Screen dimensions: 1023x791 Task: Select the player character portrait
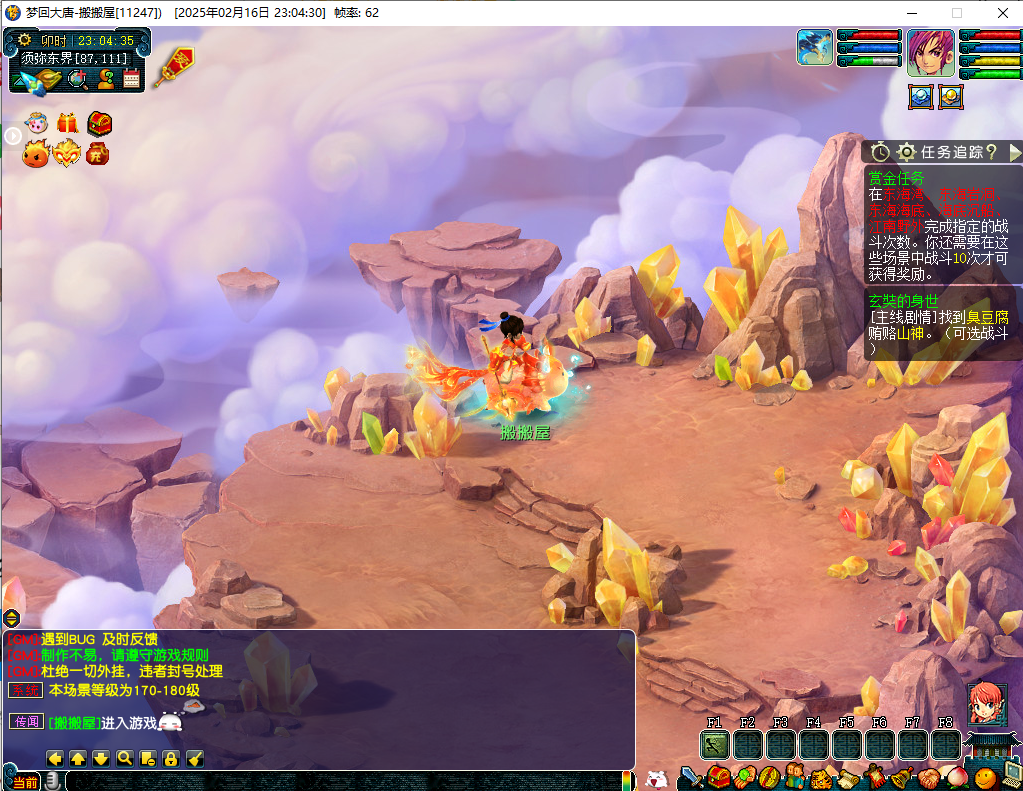coord(930,52)
